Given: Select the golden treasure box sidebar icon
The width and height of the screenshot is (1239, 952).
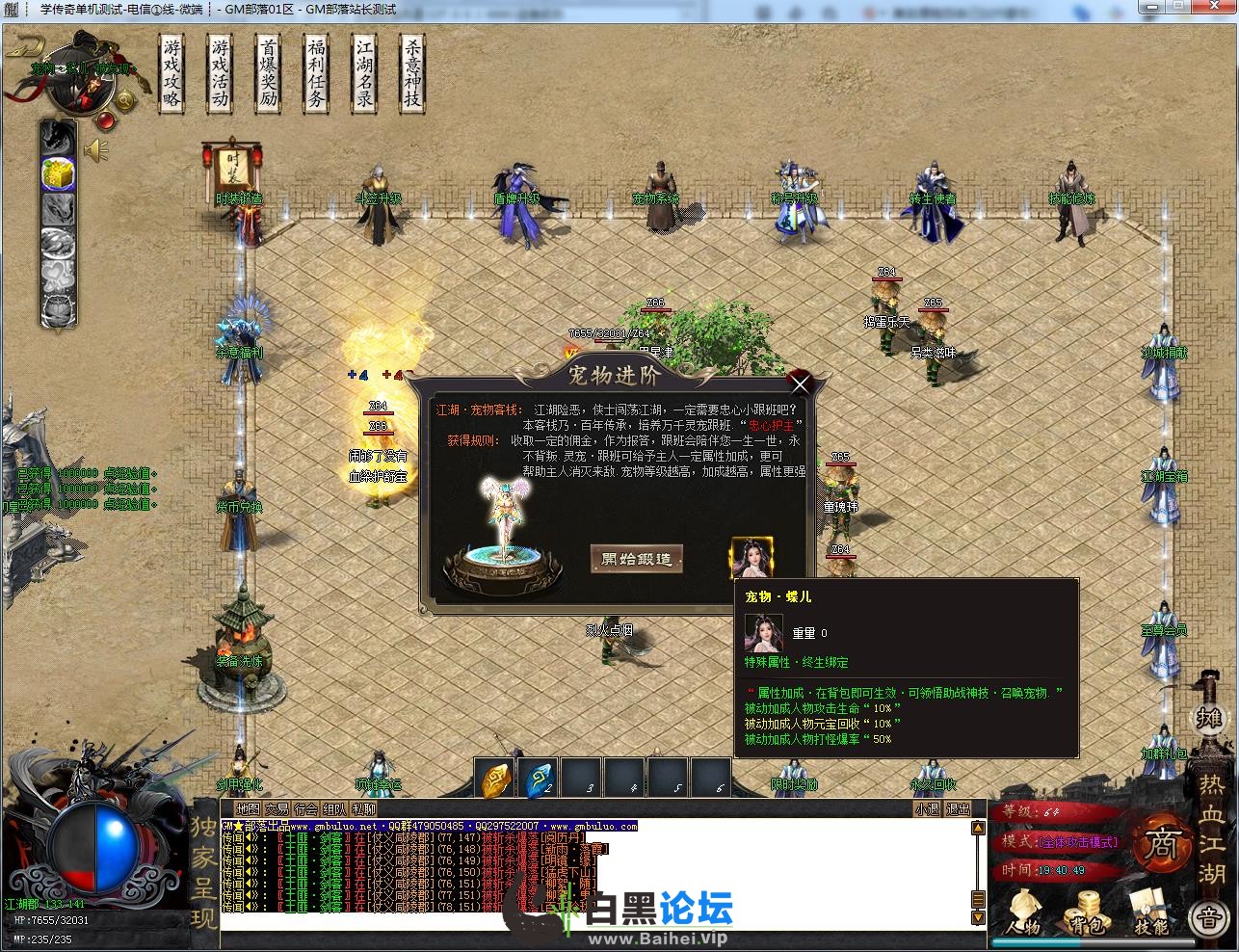Looking at the screenshot, I should point(58,173).
